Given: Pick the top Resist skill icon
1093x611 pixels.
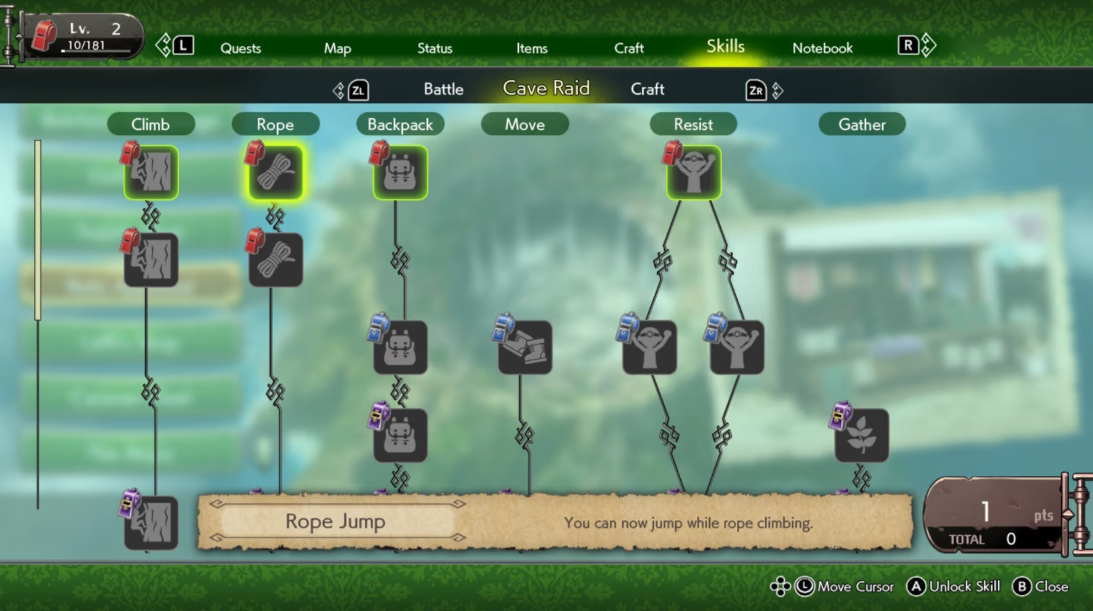Looking at the screenshot, I should [x=694, y=173].
